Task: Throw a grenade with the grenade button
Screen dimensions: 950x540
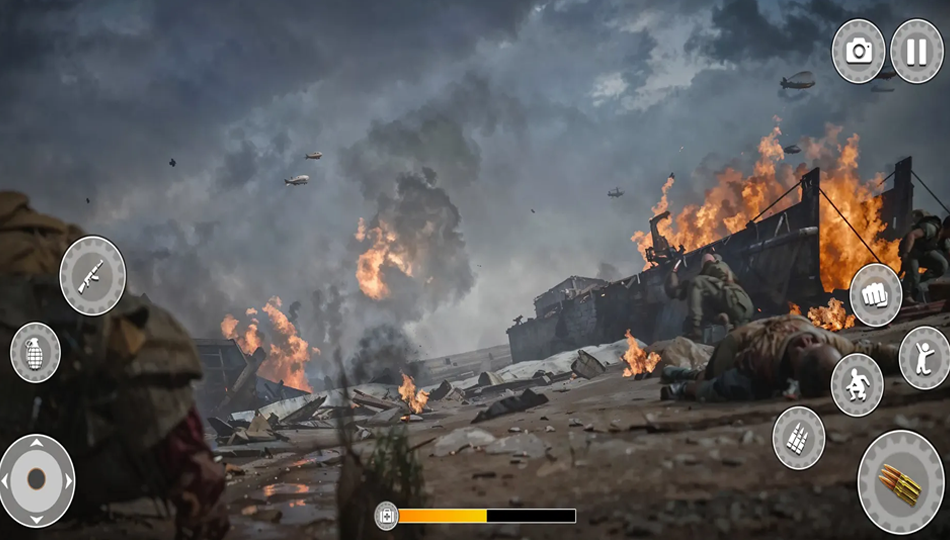Action: click(x=35, y=352)
